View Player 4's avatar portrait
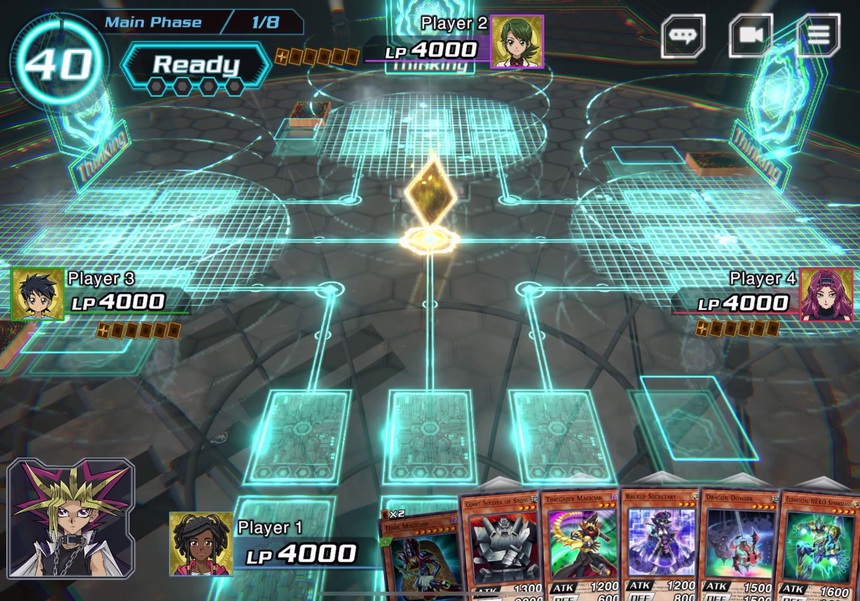This screenshot has width=860, height=601. (827, 295)
